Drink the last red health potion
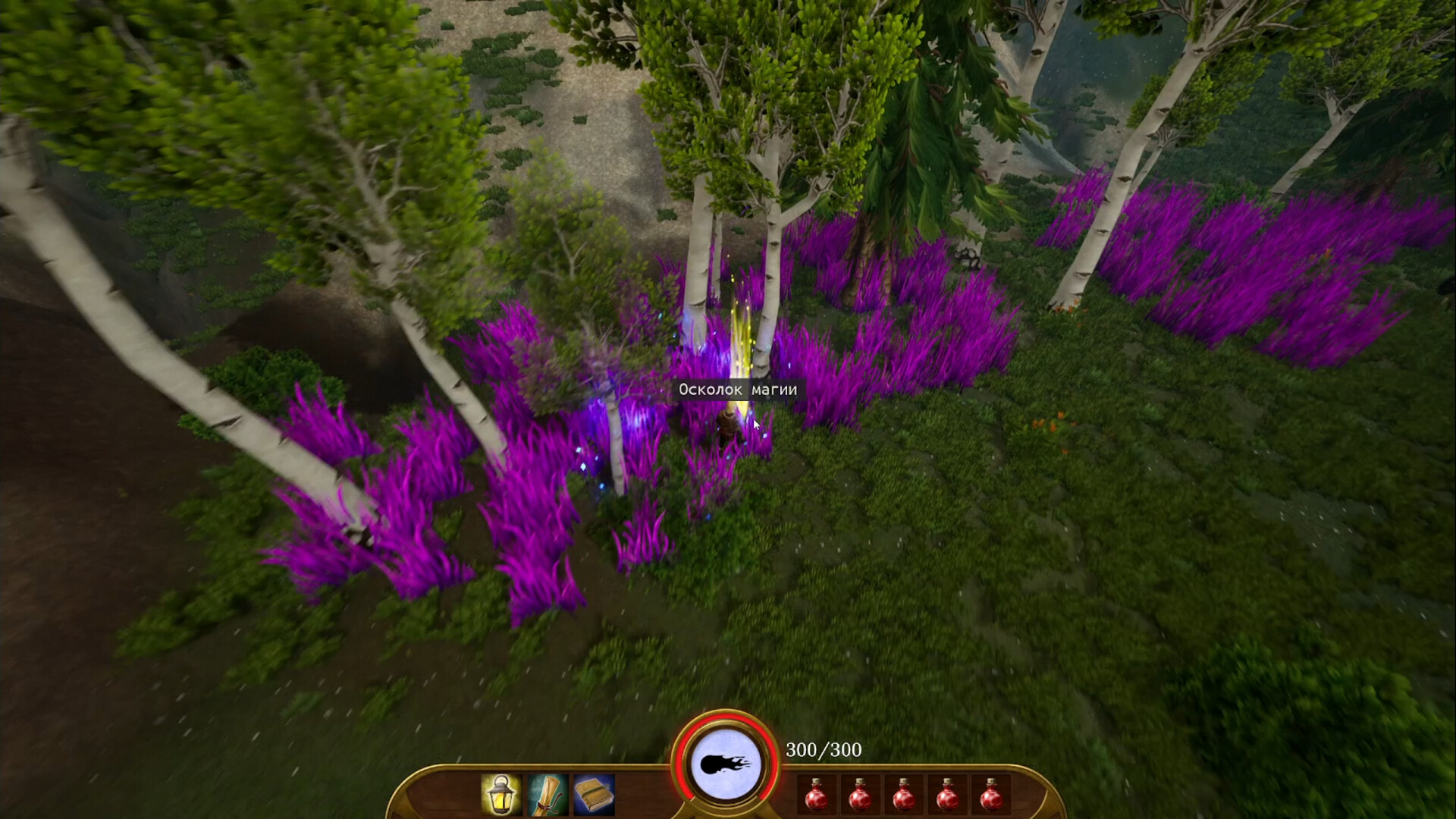The image size is (1456, 819). coord(992,798)
